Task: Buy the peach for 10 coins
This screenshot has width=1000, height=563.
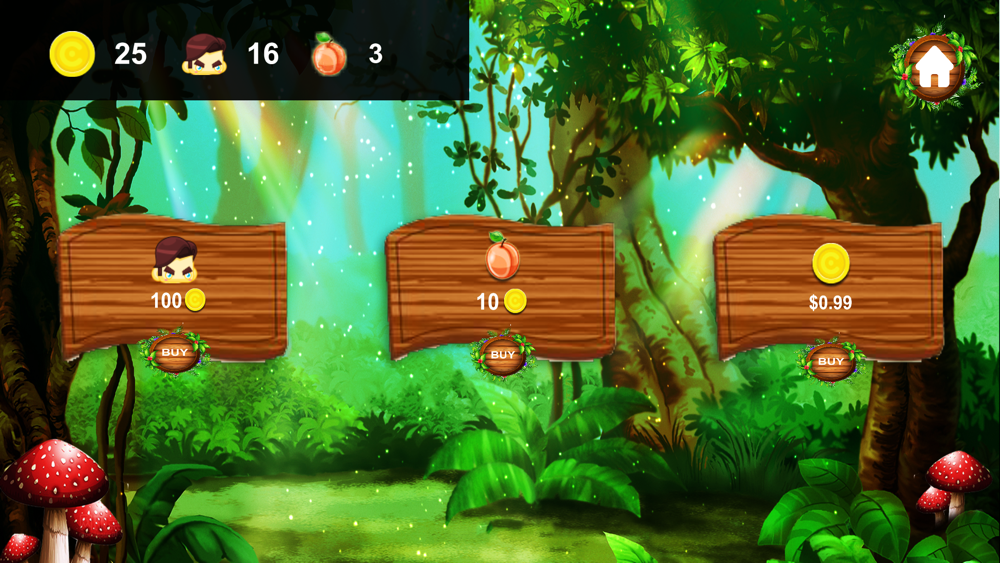Action: (502, 355)
